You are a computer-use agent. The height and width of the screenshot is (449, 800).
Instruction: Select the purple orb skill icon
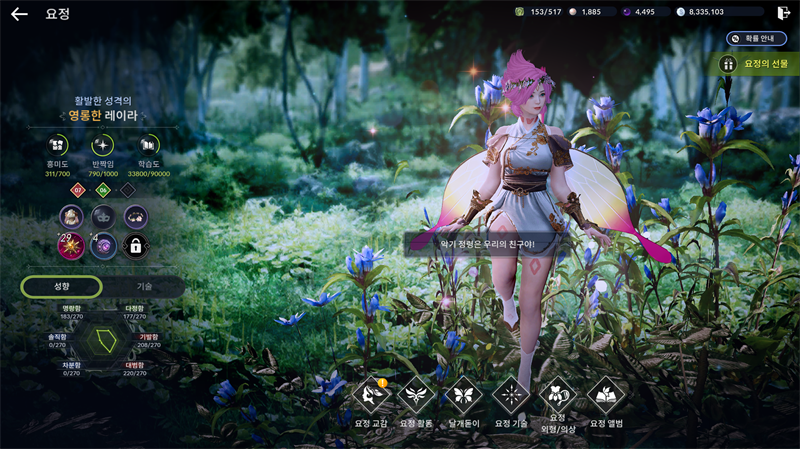103,246
